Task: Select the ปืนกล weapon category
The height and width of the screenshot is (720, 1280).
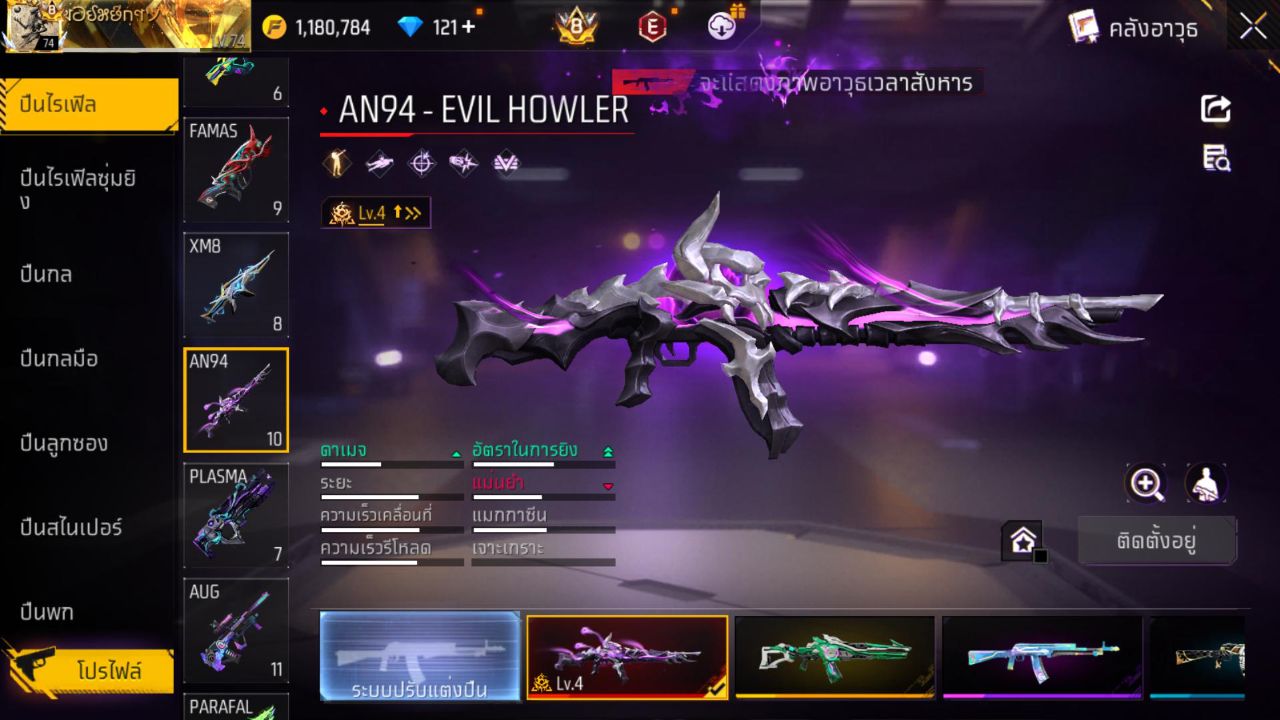Action: coord(46,274)
